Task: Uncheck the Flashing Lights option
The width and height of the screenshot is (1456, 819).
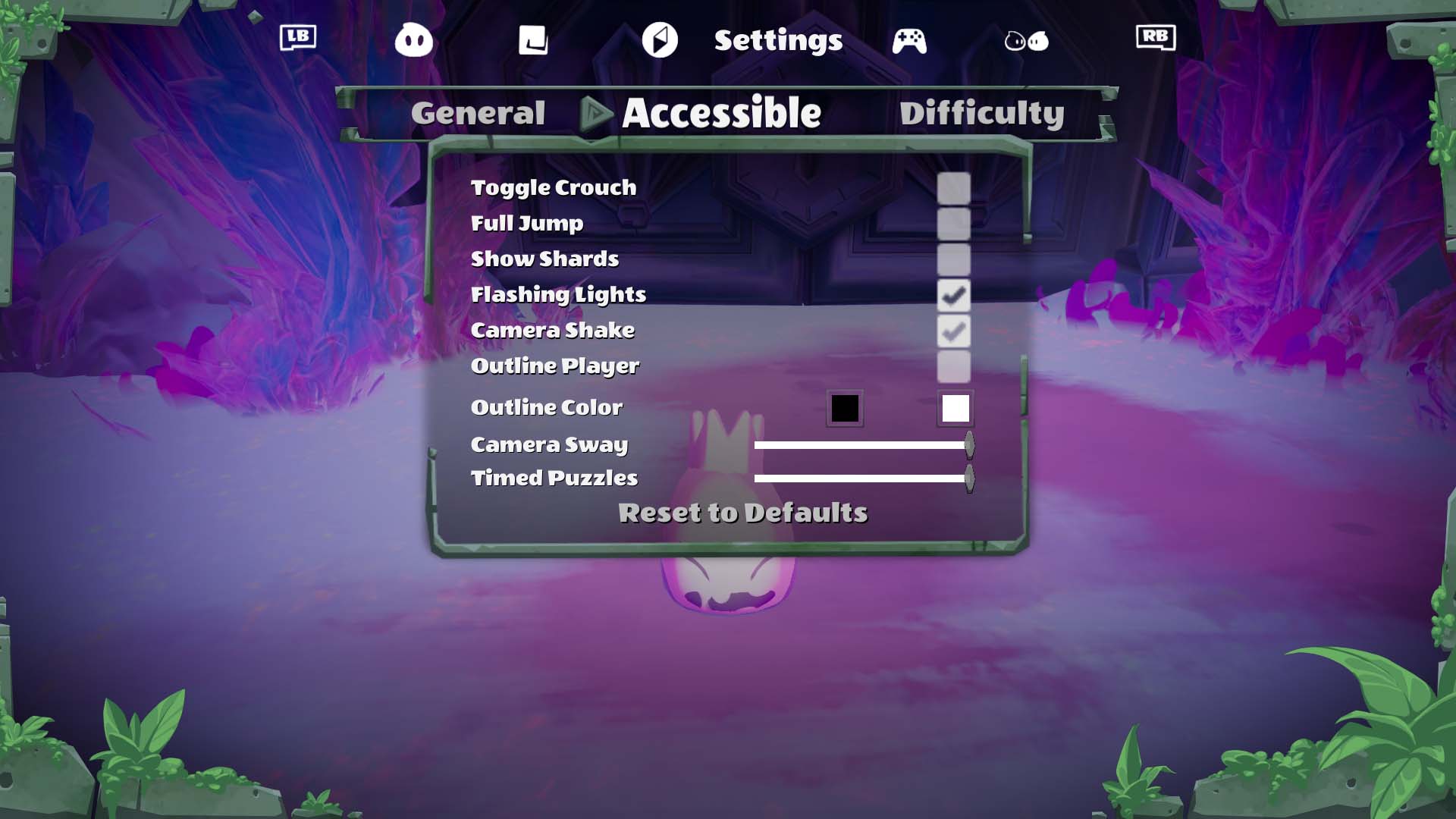Action: [x=953, y=295]
